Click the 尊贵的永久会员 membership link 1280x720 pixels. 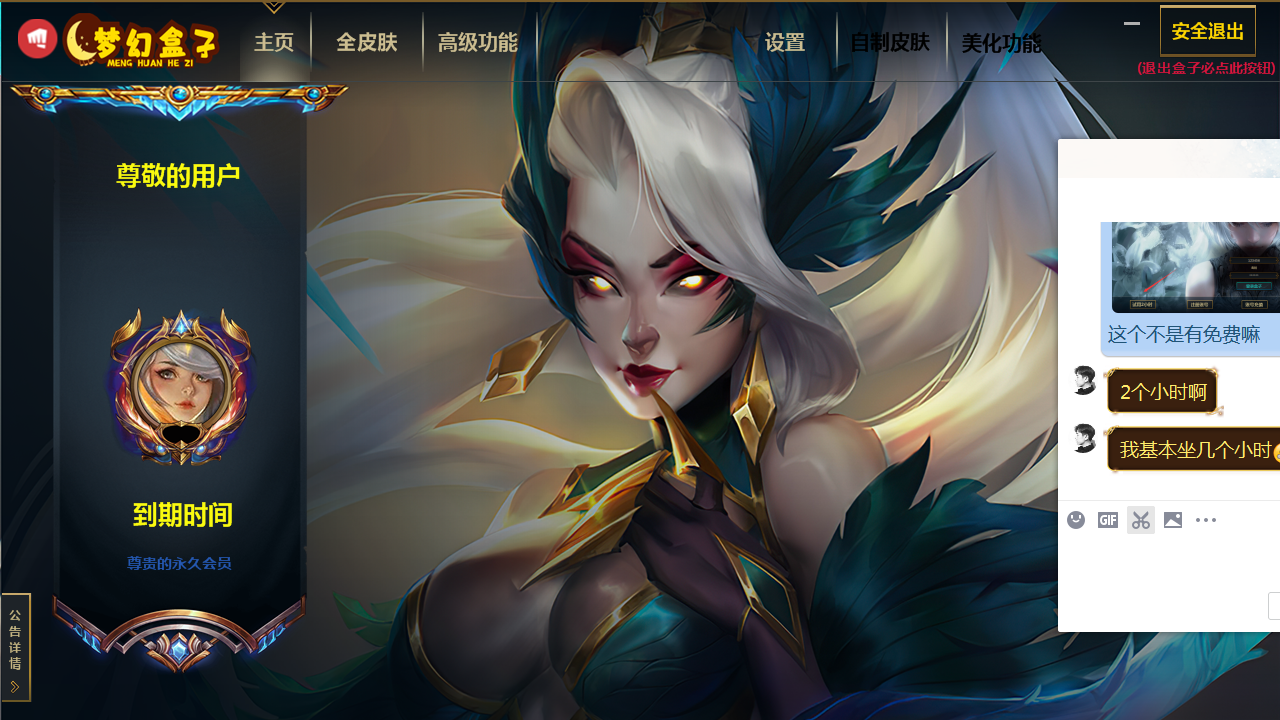pos(179,563)
